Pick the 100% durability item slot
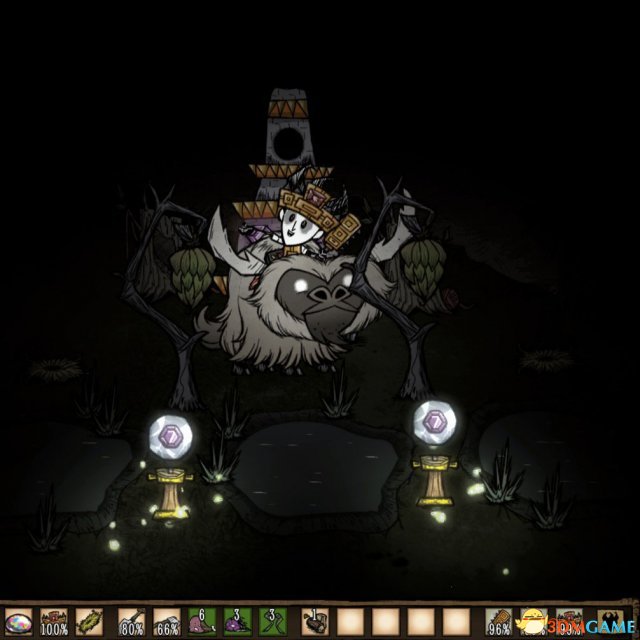The height and width of the screenshot is (640, 640). tap(54, 621)
